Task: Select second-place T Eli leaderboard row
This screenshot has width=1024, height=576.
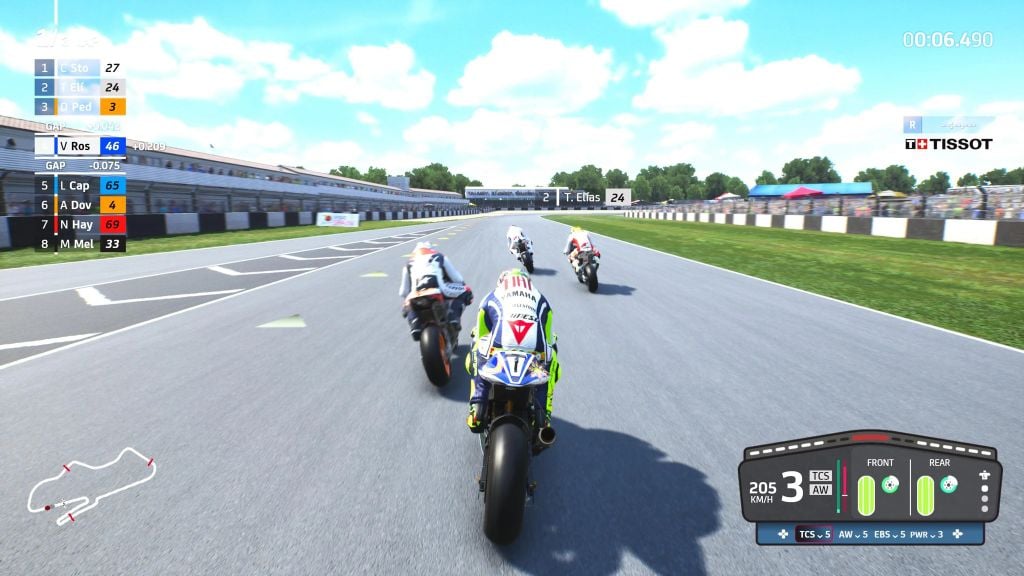Action: 80,87
